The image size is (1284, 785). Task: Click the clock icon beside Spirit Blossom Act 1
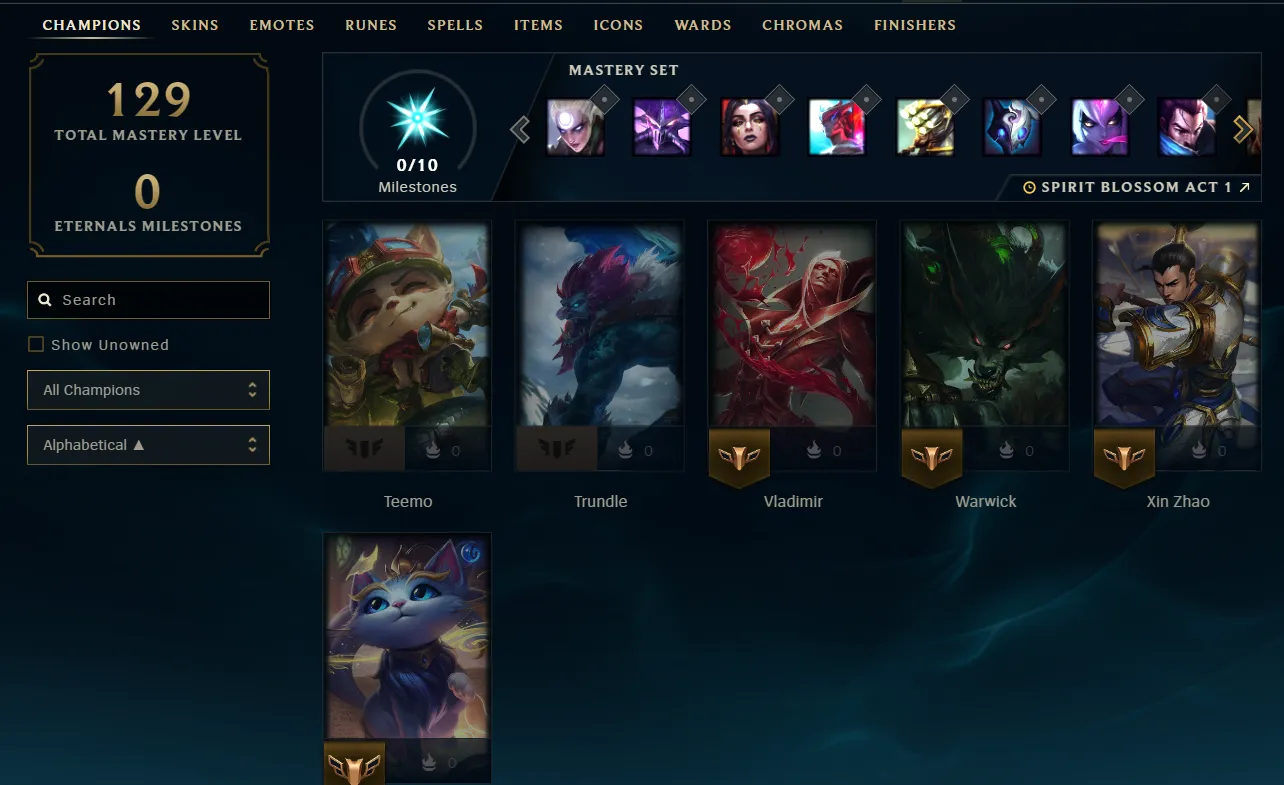1030,186
